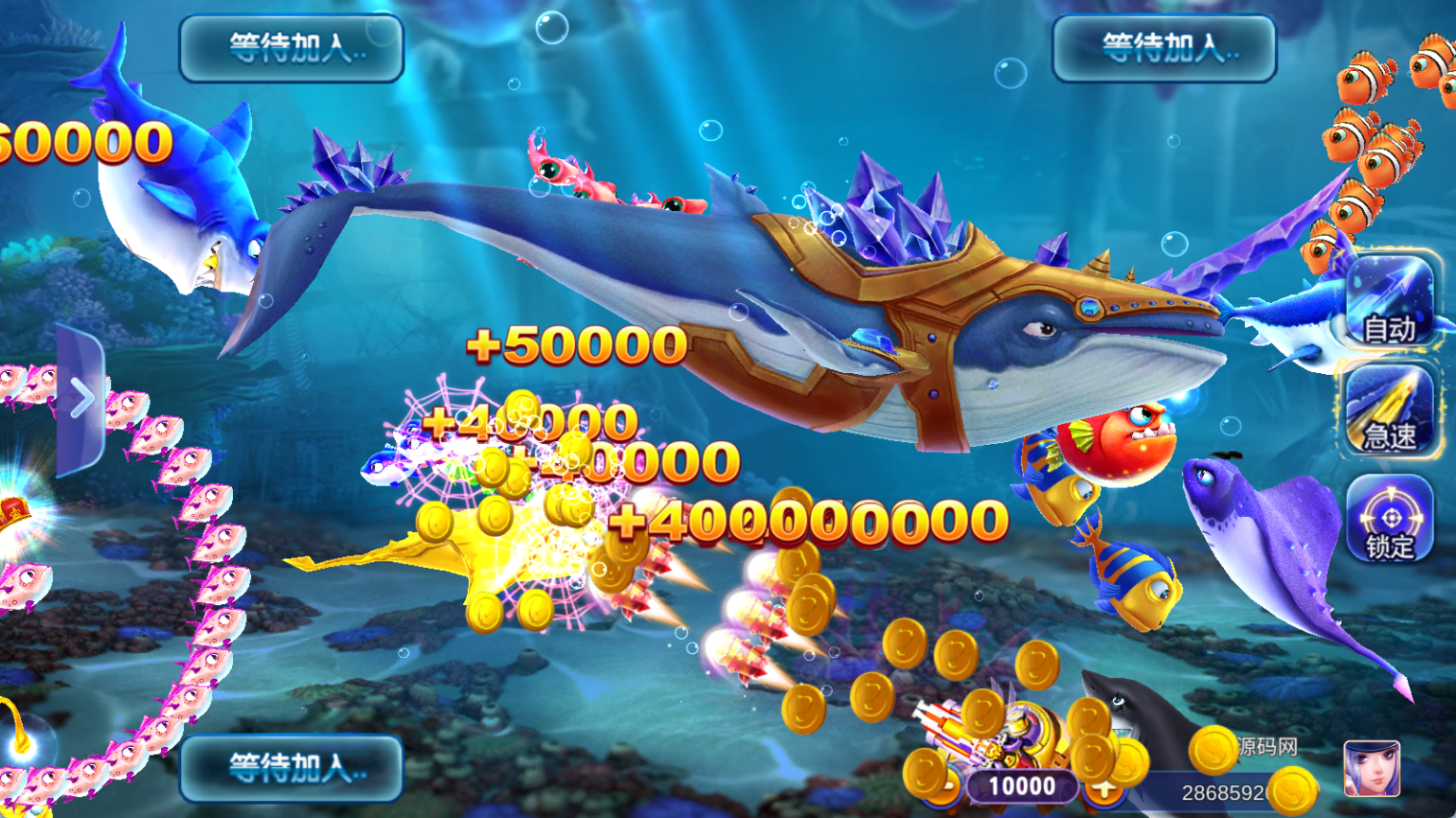Increase cannon bet with the plus button
This screenshot has width=1456, height=818.
click(x=1105, y=788)
